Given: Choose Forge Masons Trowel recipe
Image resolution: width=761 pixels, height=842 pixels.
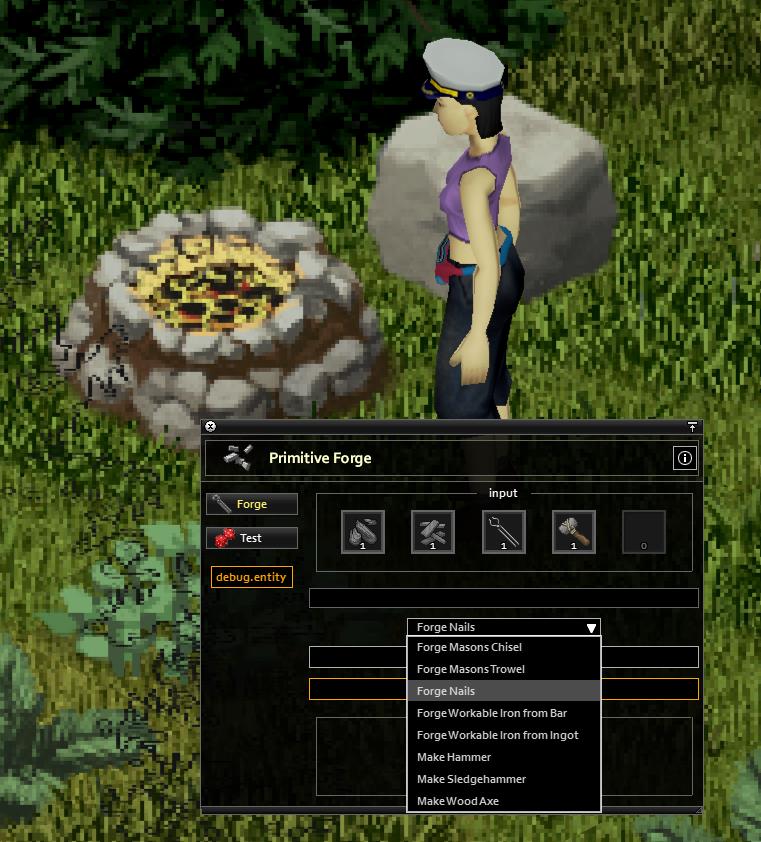Looking at the screenshot, I should [470, 669].
